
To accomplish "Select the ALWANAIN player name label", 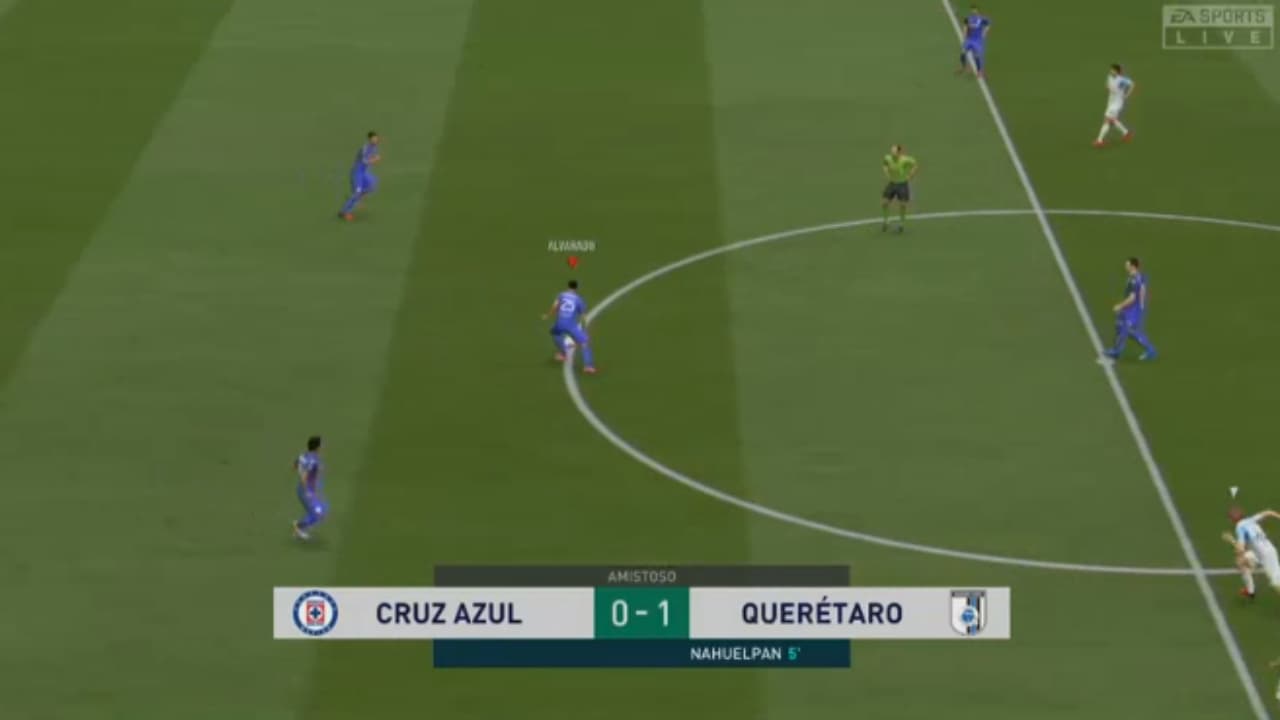I will coord(571,243).
